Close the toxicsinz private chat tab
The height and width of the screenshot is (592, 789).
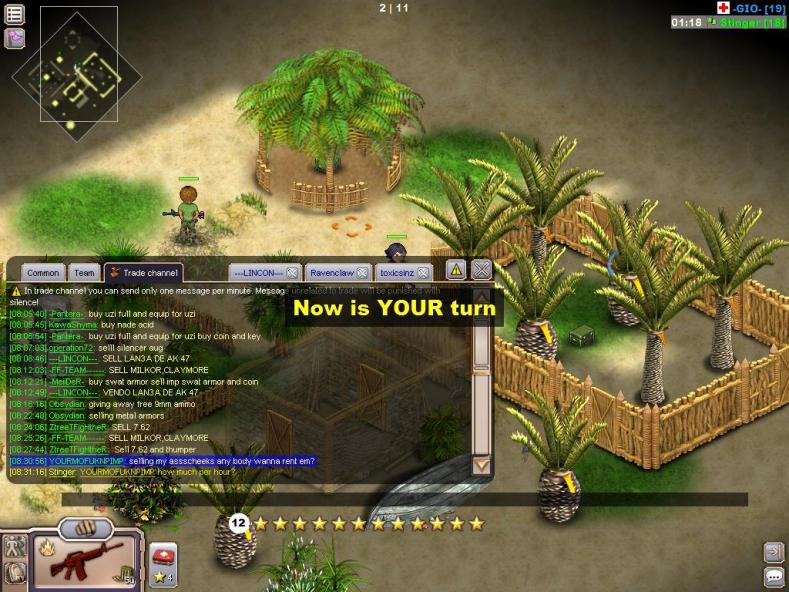tap(423, 272)
